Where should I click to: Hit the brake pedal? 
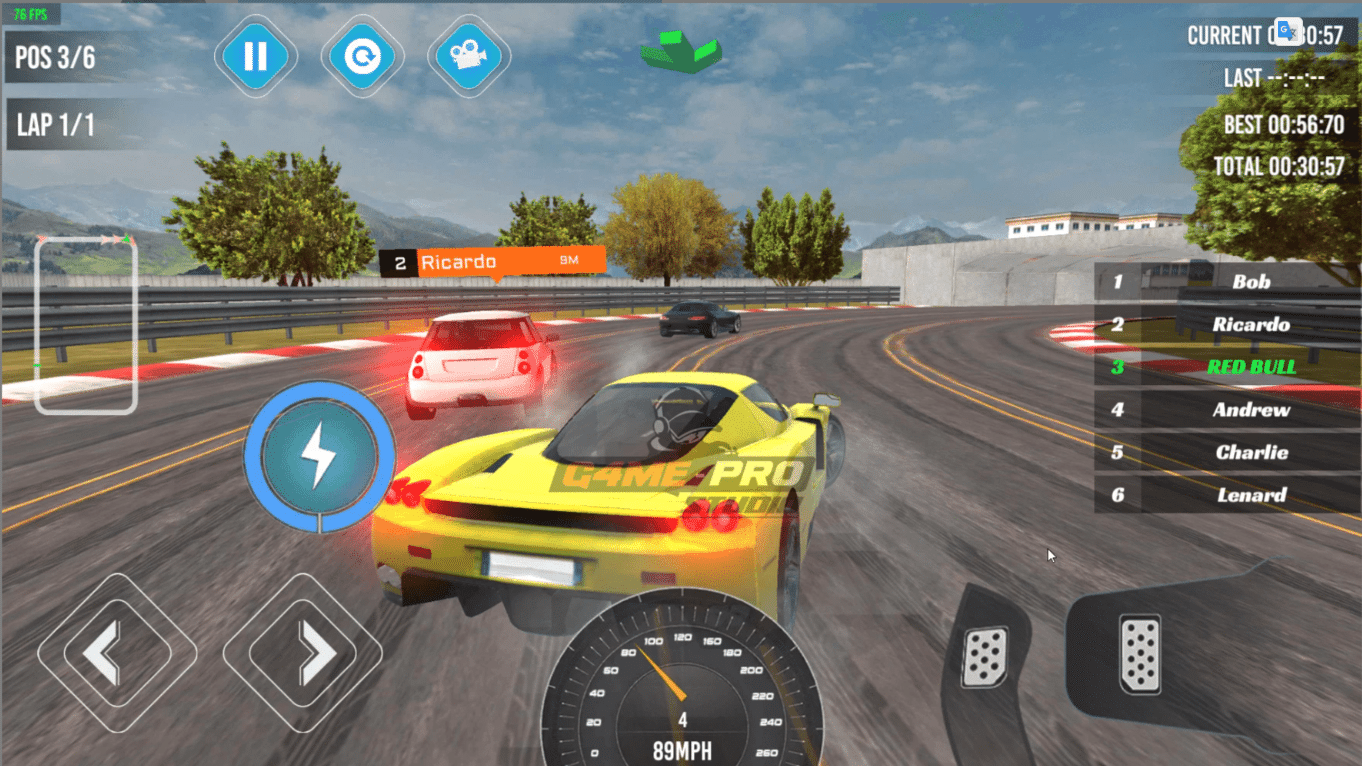[985, 656]
